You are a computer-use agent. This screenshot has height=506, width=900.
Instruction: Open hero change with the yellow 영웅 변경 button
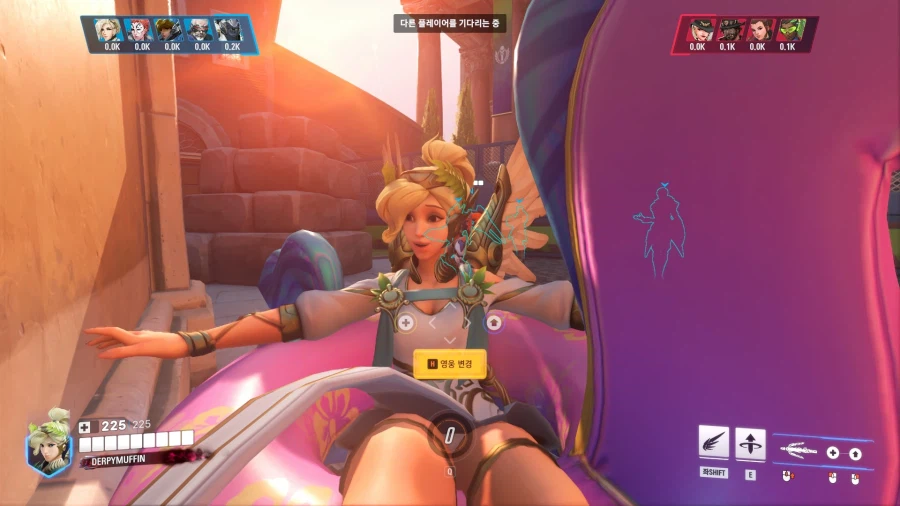coord(450,364)
